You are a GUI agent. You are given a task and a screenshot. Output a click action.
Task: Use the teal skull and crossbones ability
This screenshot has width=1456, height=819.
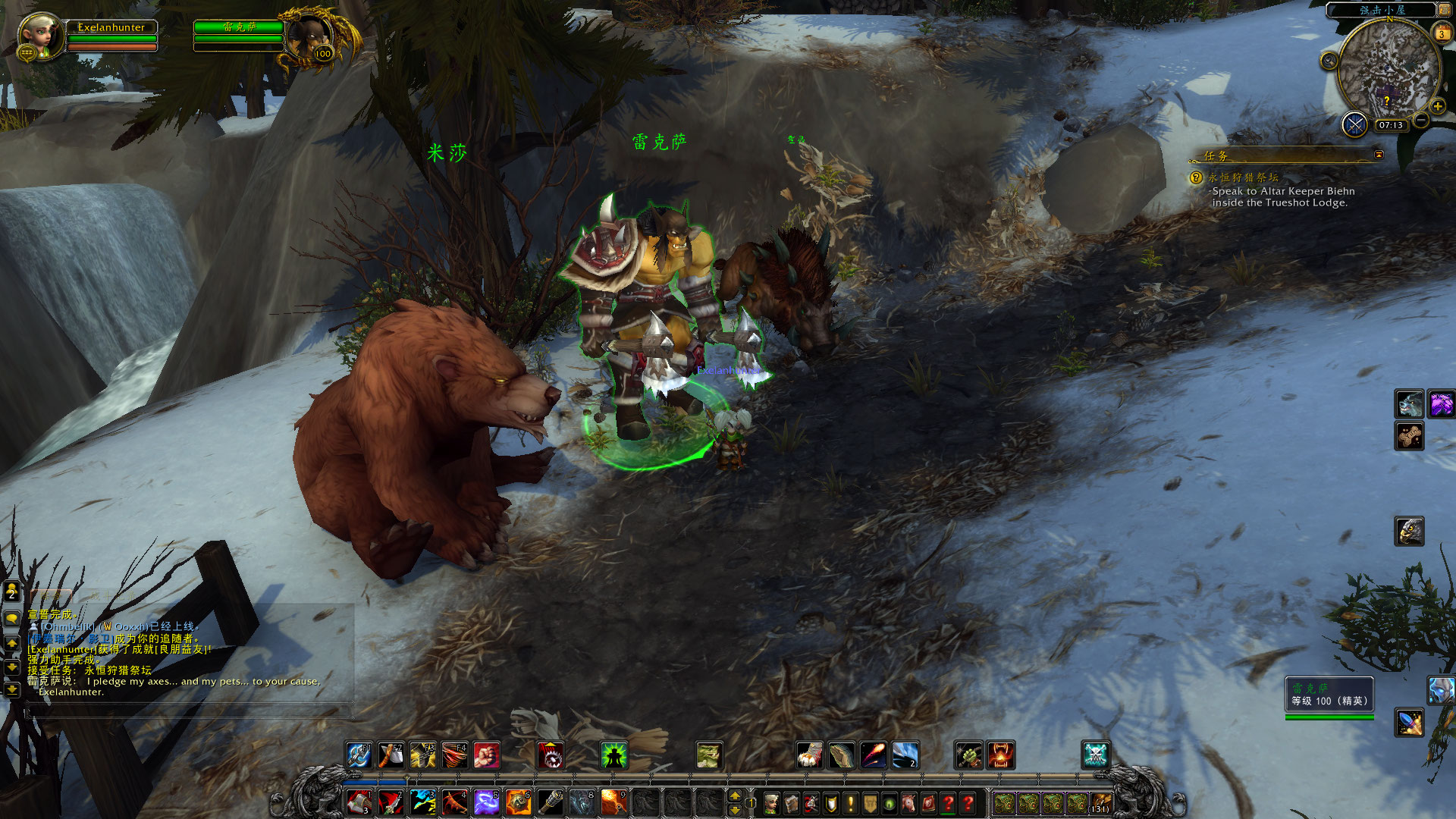pyautogui.click(x=1095, y=755)
